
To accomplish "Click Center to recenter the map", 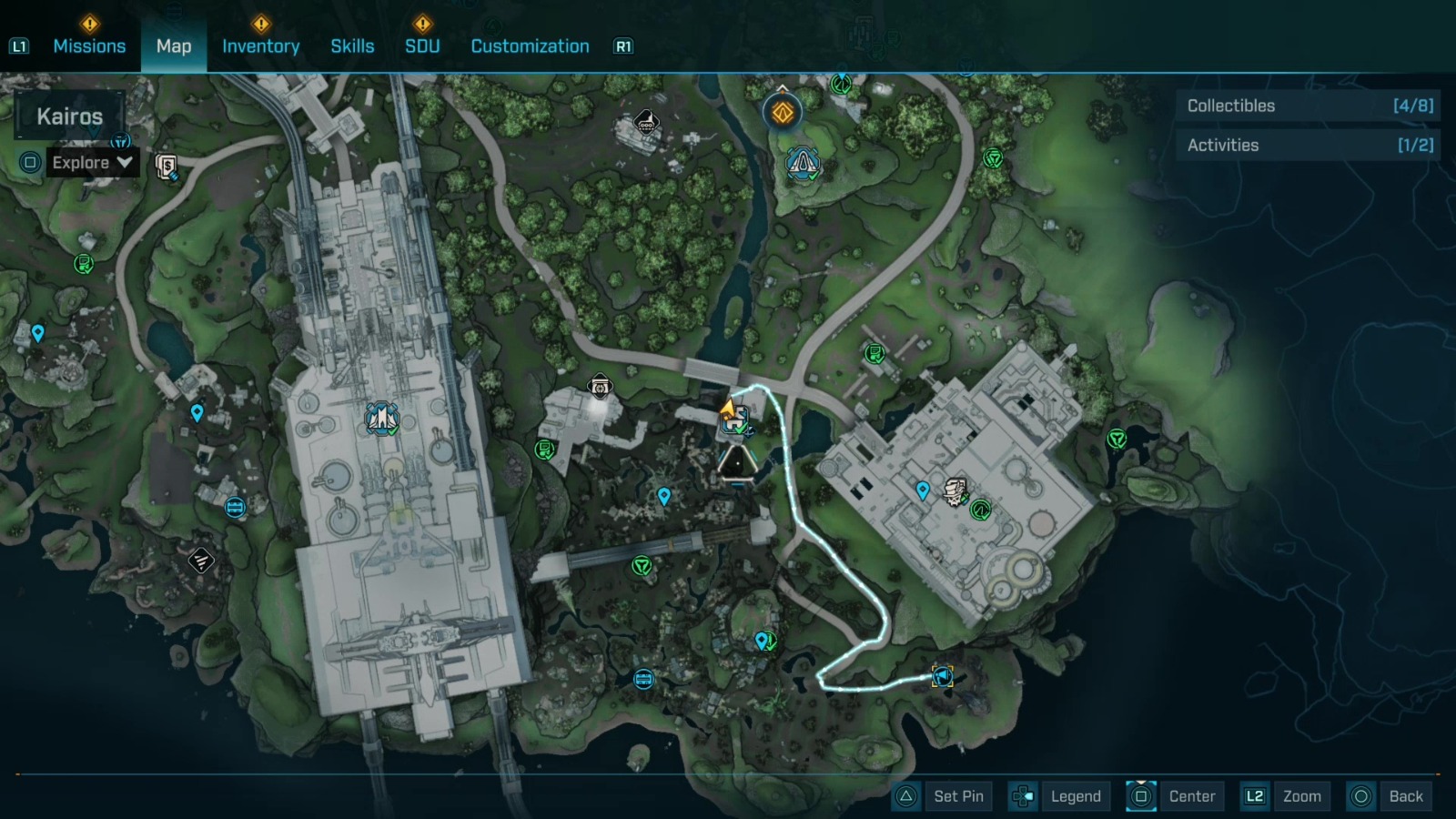I will (x=1192, y=795).
